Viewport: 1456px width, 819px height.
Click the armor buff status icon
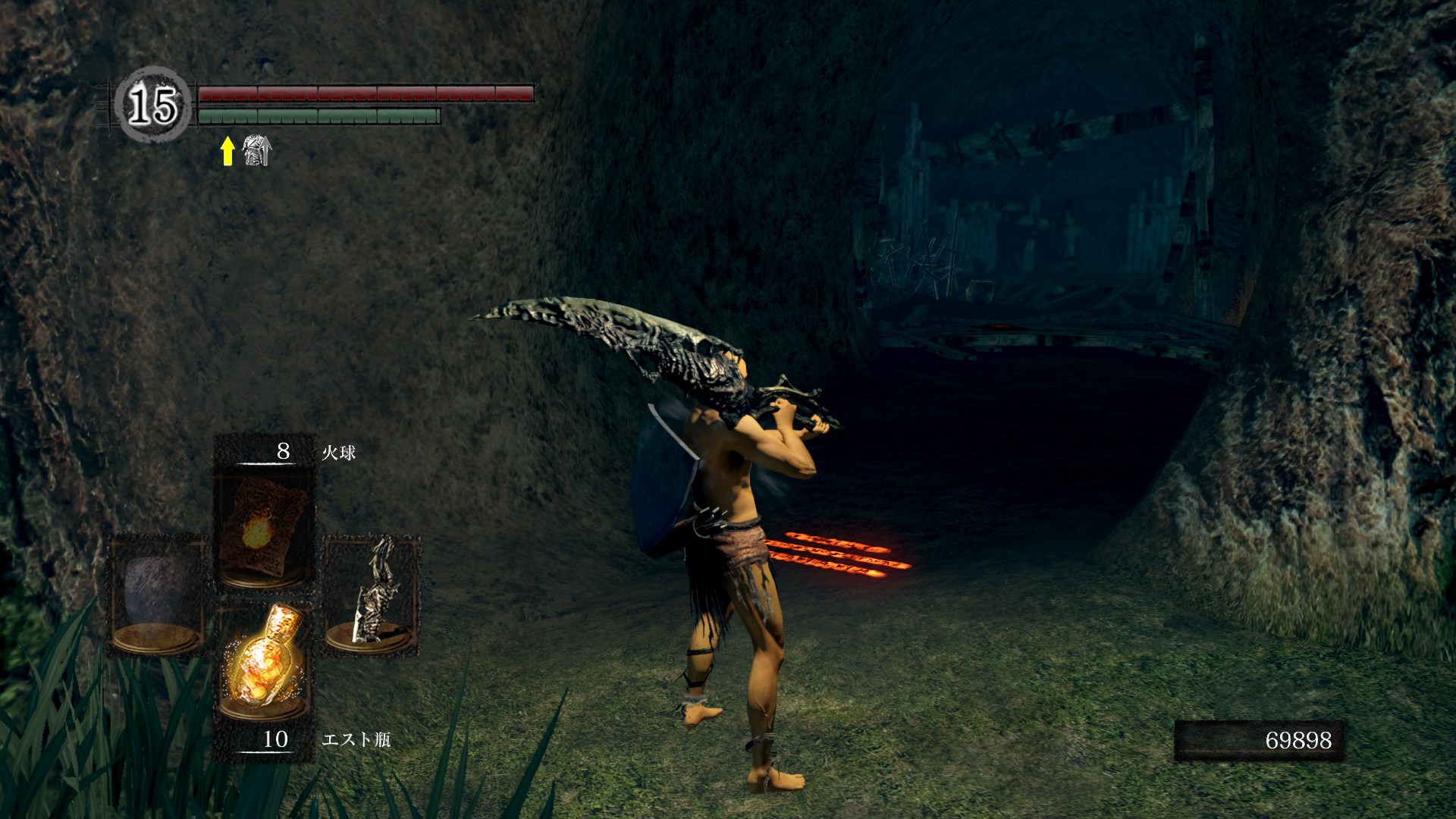click(256, 151)
